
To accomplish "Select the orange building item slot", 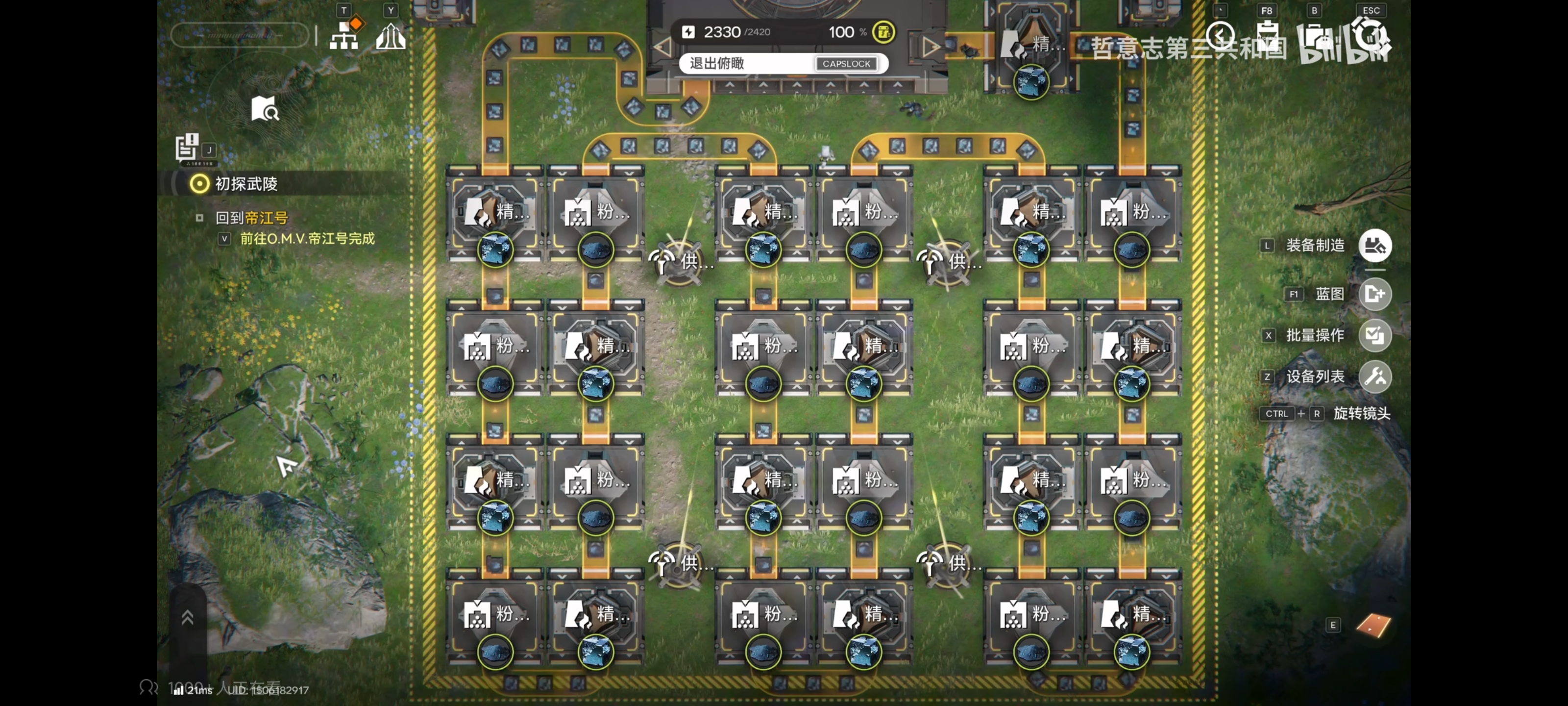I will 1373,626.
